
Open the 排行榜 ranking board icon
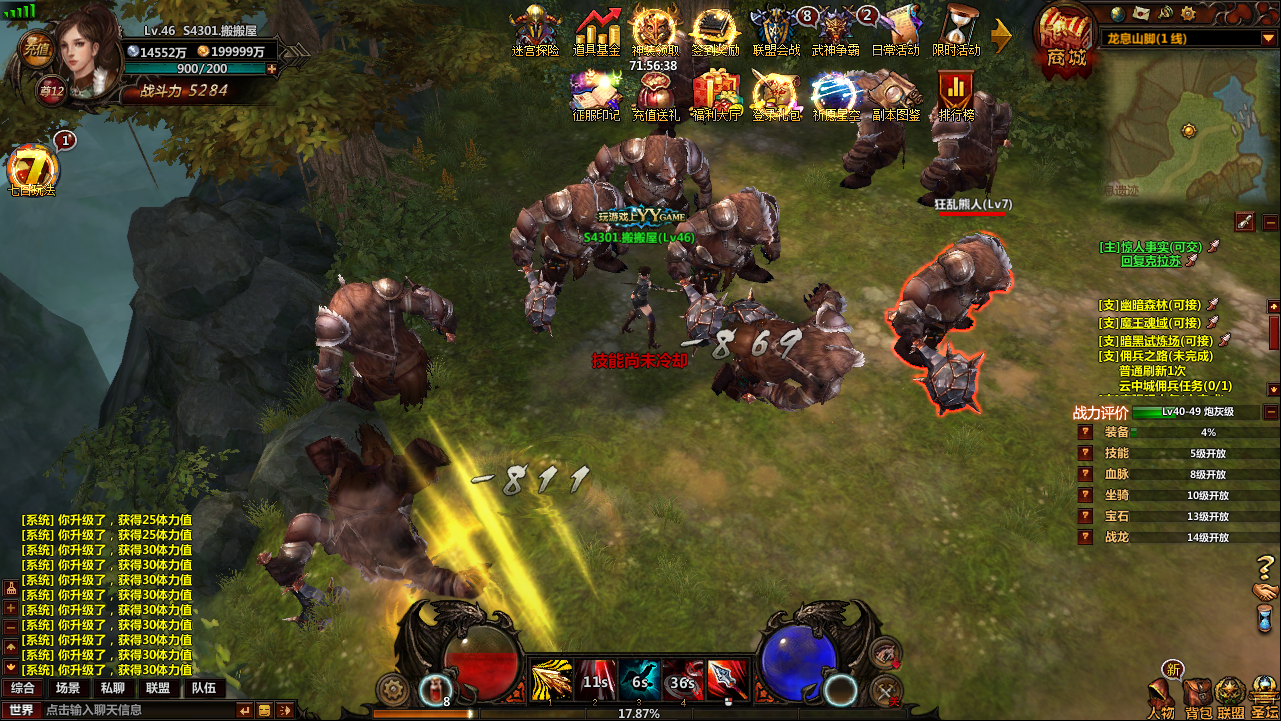click(956, 94)
